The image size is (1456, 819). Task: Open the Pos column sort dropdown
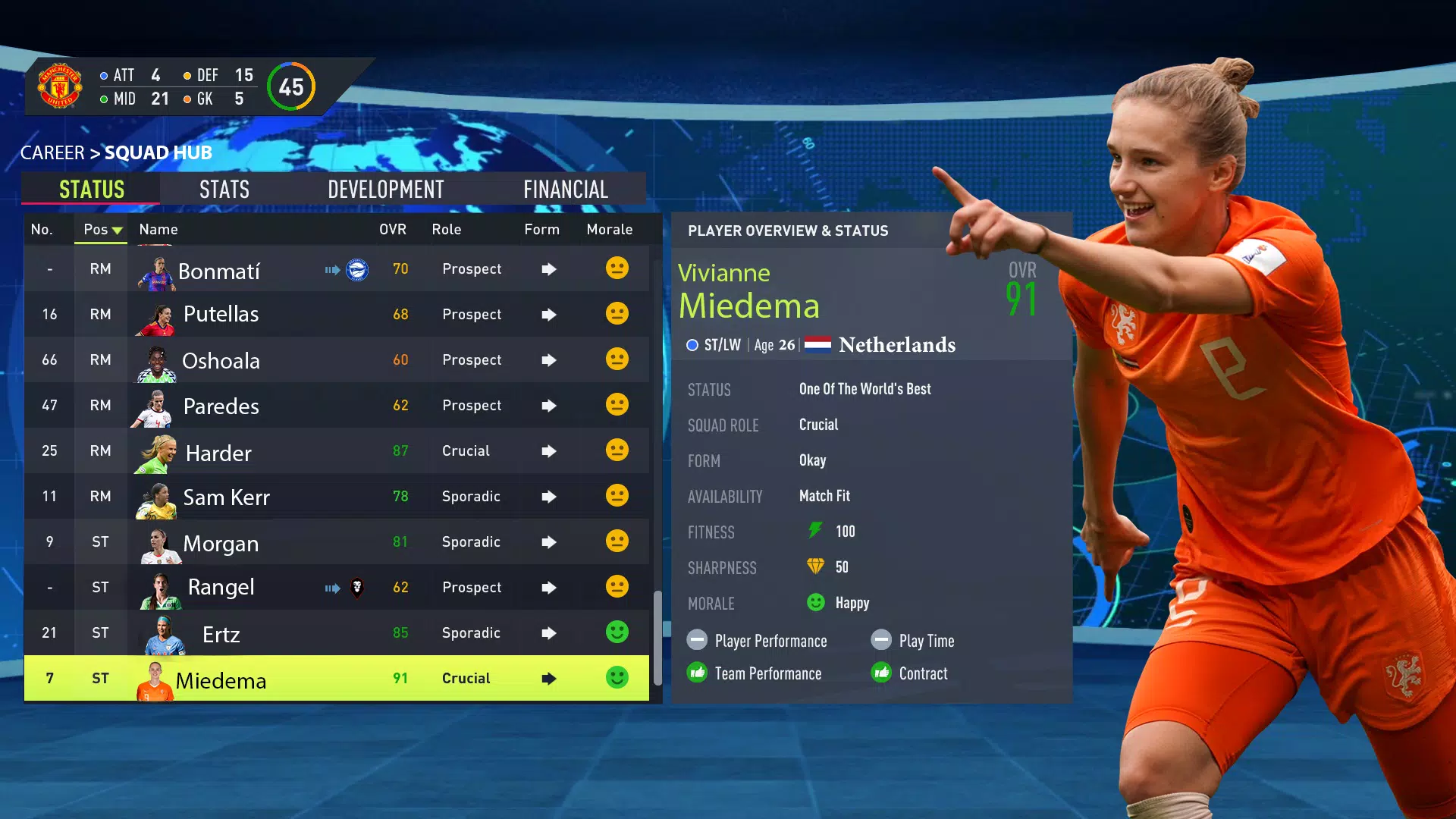point(101,230)
